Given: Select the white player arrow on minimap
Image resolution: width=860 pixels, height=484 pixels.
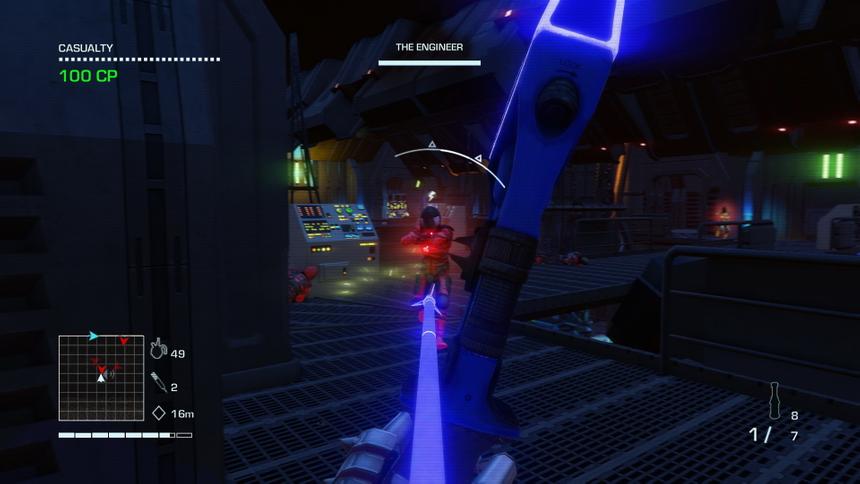Looking at the screenshot, I should (x=101, y=377).
